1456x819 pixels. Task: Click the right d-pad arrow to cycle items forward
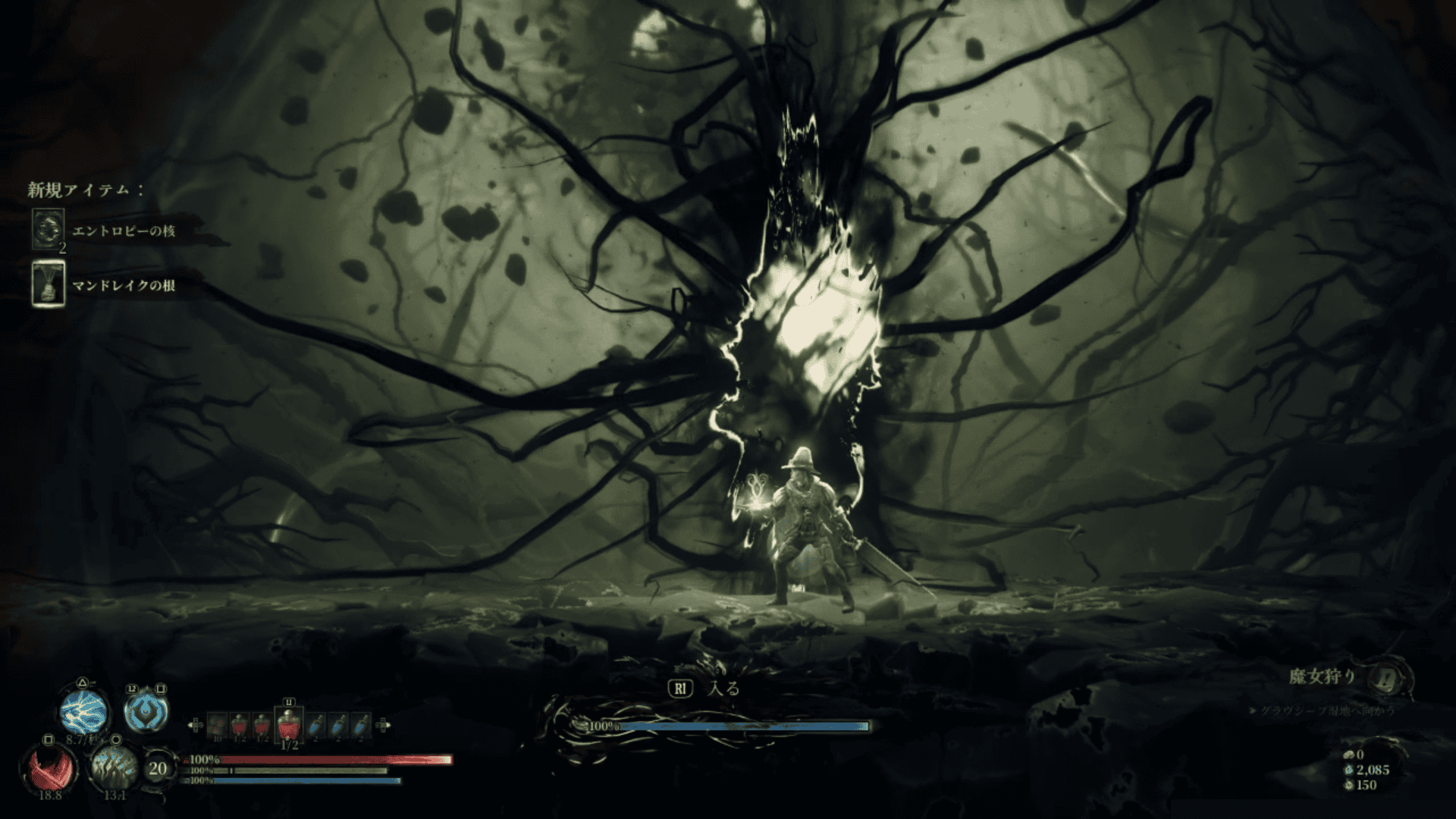(383, 726)
